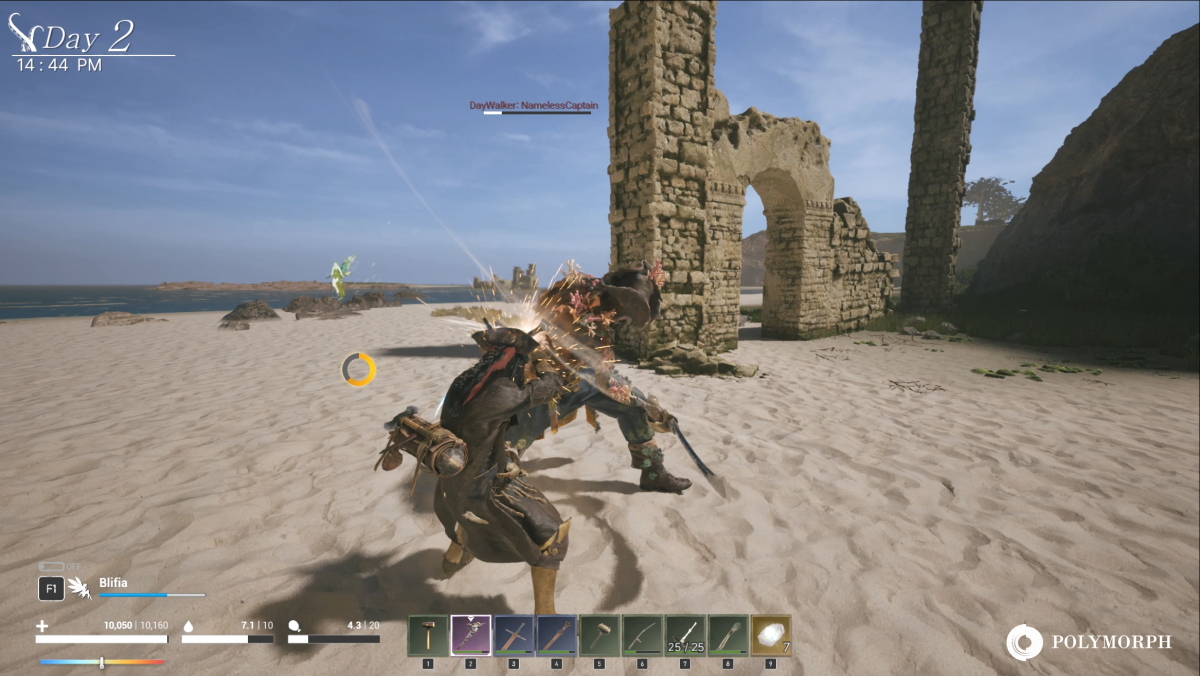Viewport: 1200px width, 676px height.
Task: Choose the purple-highlighted club in slot 2
Action: click(471, 635)
